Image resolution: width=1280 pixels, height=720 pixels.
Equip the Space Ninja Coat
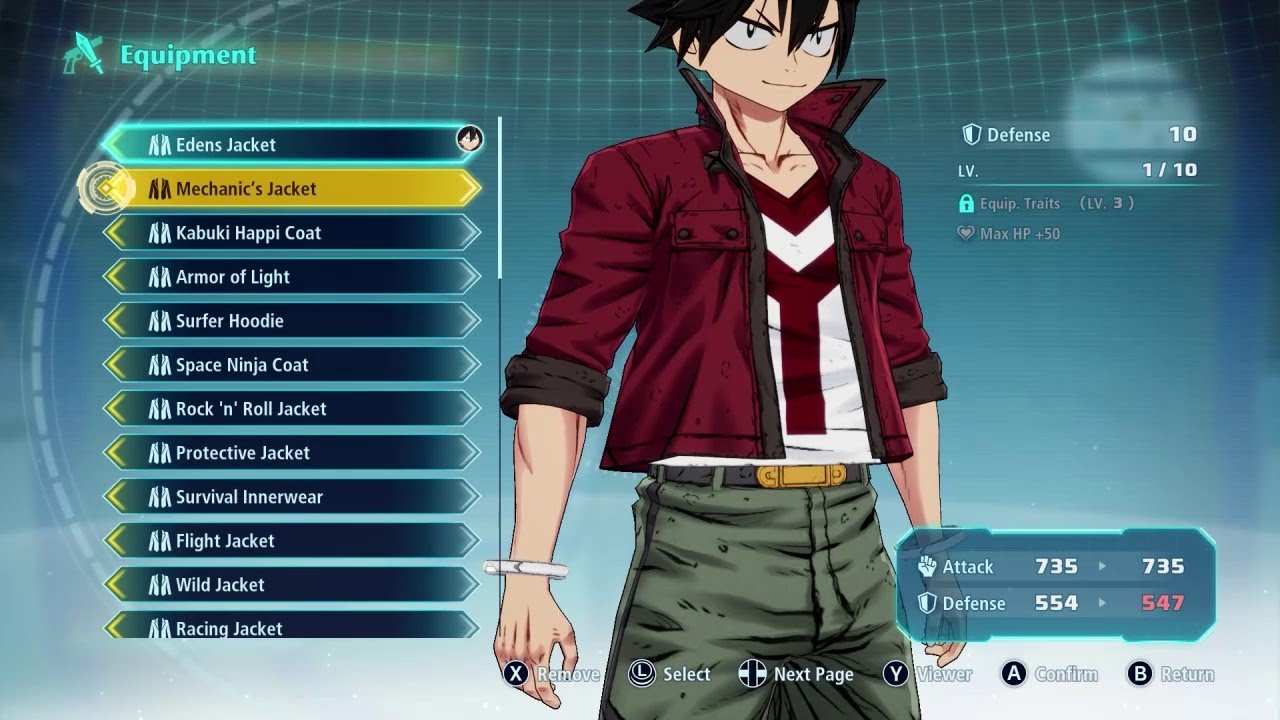pyautogui.click(x=290, y=365)
